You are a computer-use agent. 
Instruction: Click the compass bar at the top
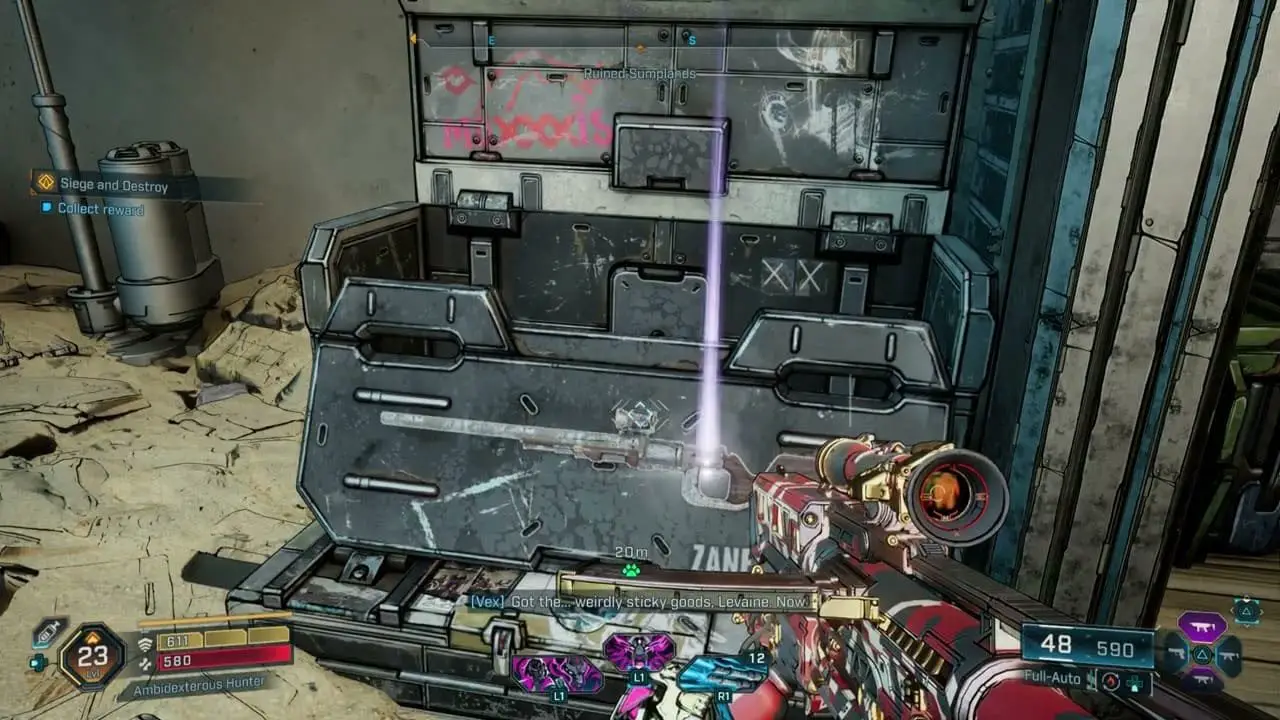640,41
